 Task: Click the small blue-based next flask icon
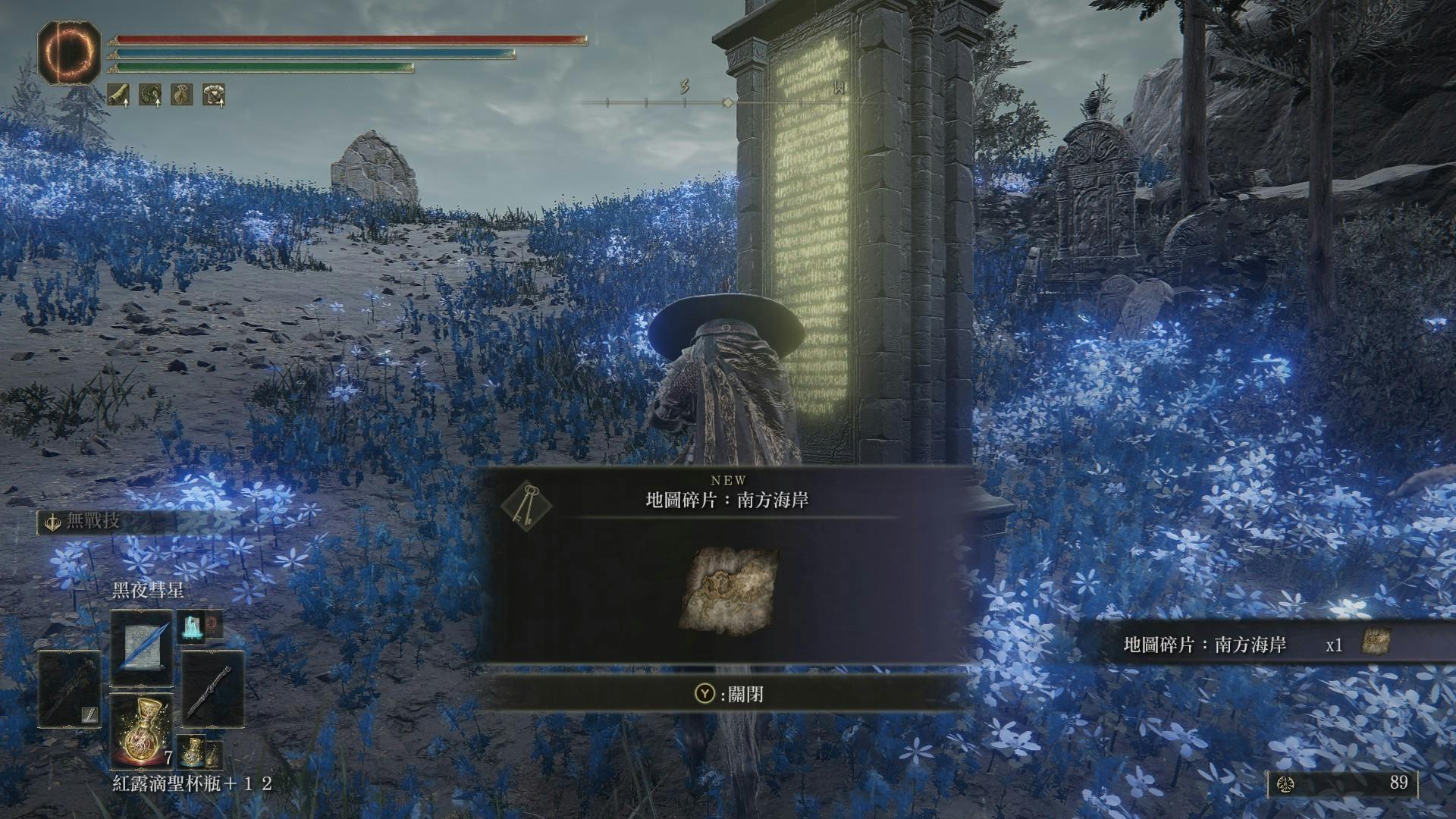pos(193,751)
